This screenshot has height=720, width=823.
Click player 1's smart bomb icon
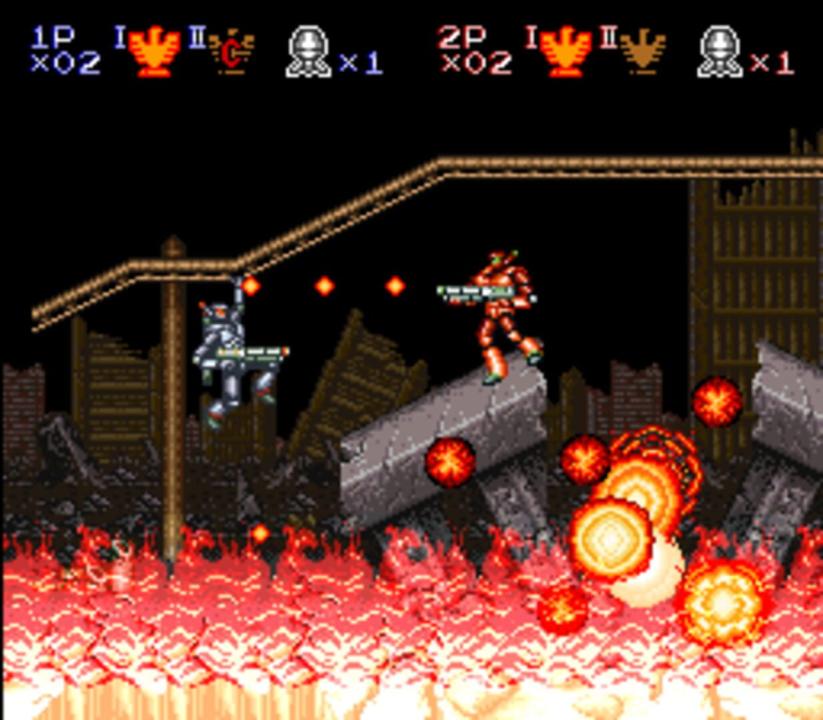[x=308, y=52]
